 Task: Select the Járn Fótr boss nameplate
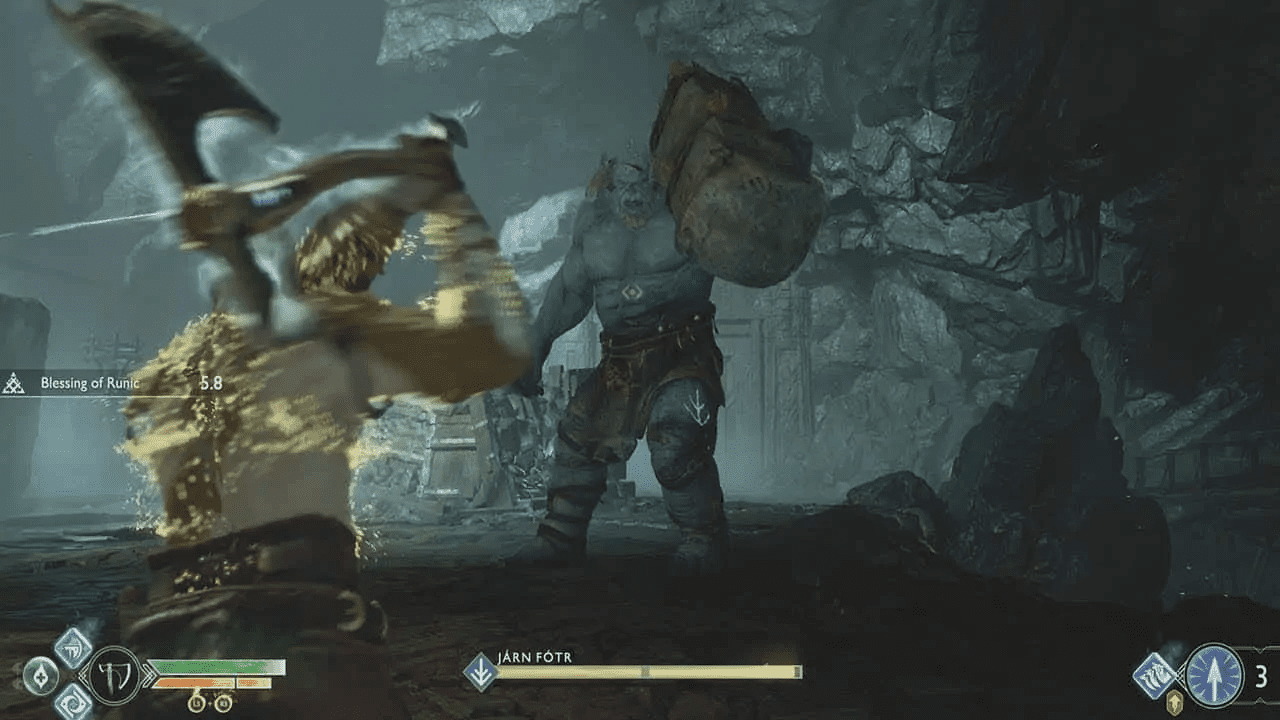pos(534,657)
